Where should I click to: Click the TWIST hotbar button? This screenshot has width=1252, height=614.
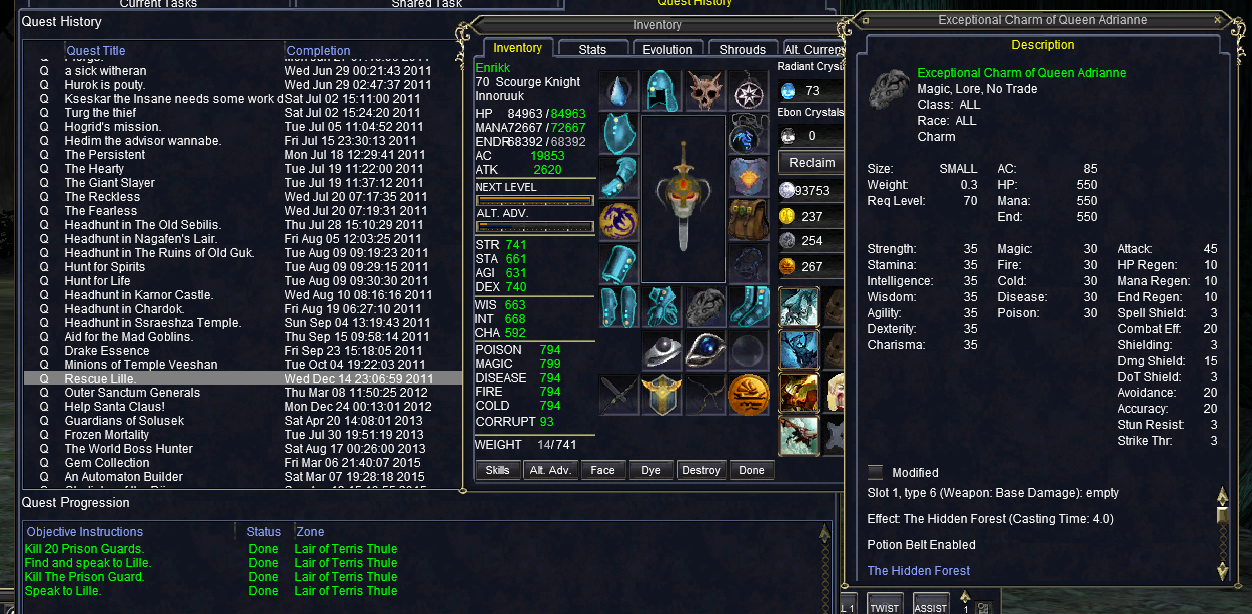tap(885, 606)
